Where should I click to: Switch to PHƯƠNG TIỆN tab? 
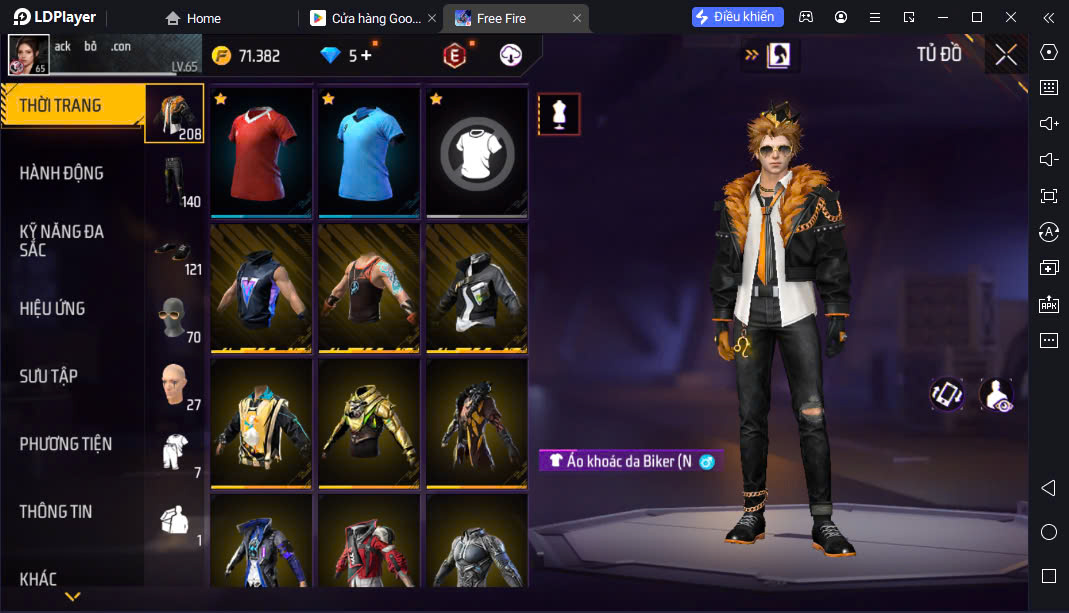click(66, 443)
